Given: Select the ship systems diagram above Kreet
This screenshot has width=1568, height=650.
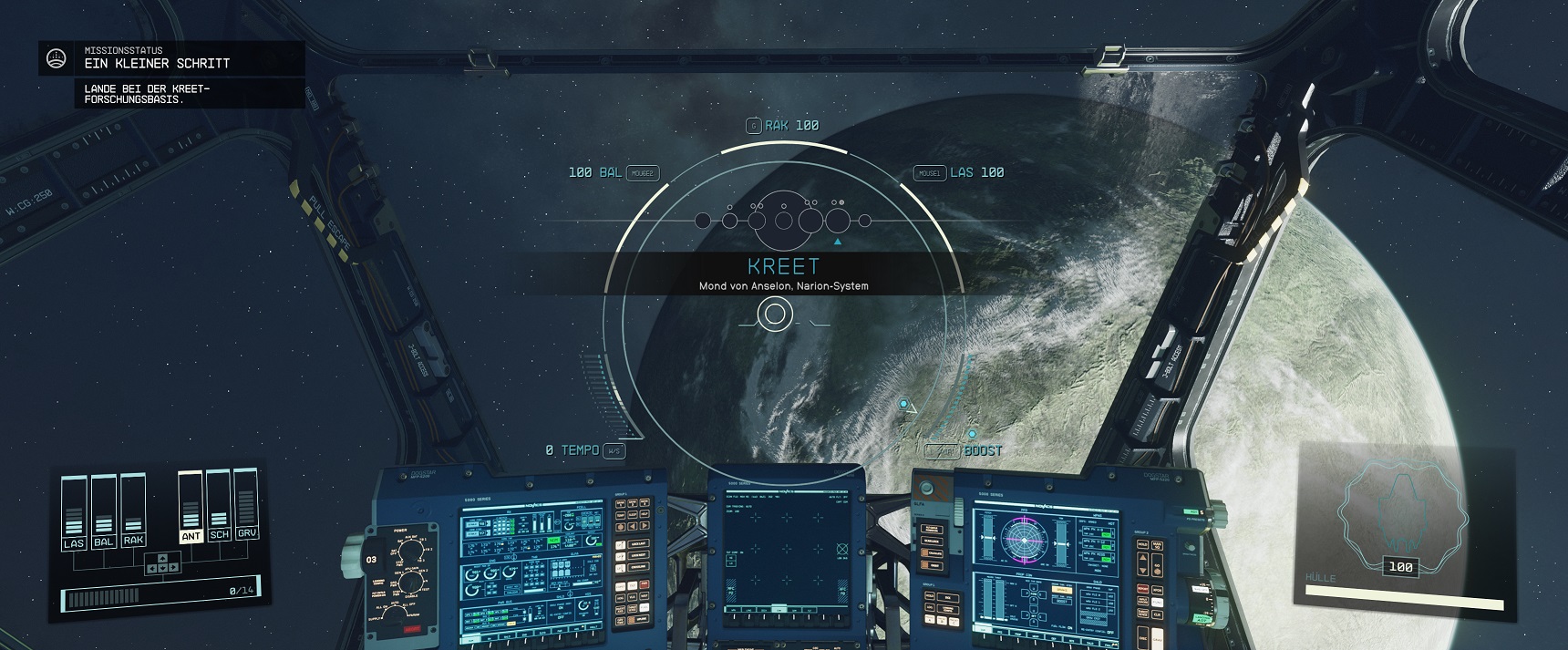Looking at the screenshot, I should point(783,220).
